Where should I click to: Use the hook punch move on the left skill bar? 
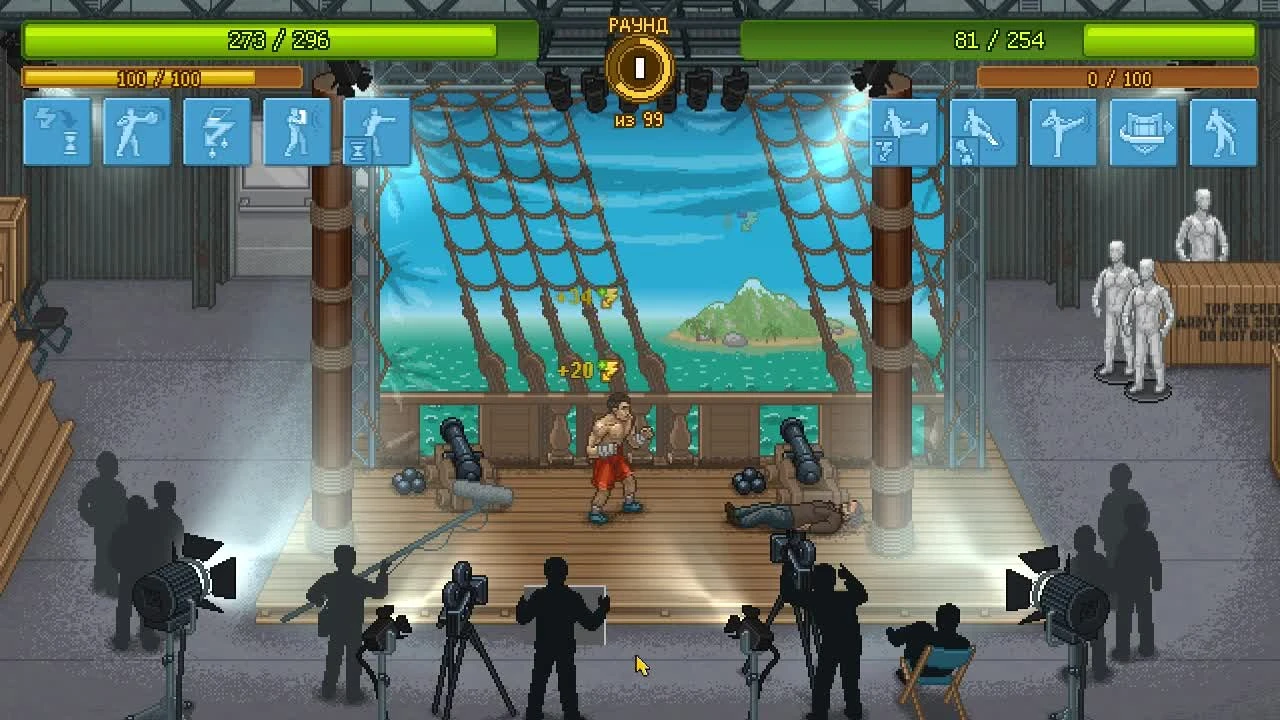pos(137,132)
